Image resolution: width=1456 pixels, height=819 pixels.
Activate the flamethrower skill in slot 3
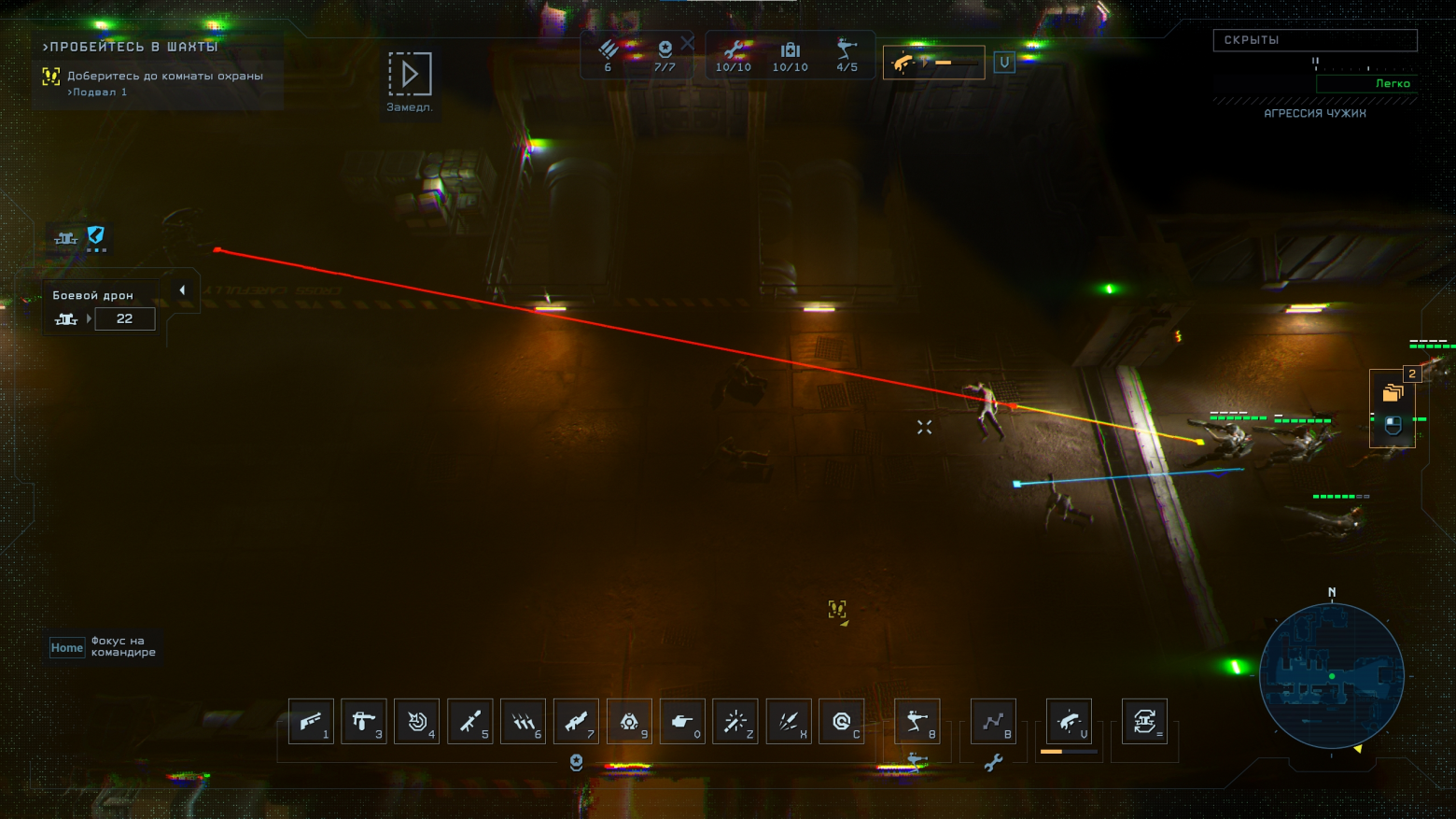[364, 721]
